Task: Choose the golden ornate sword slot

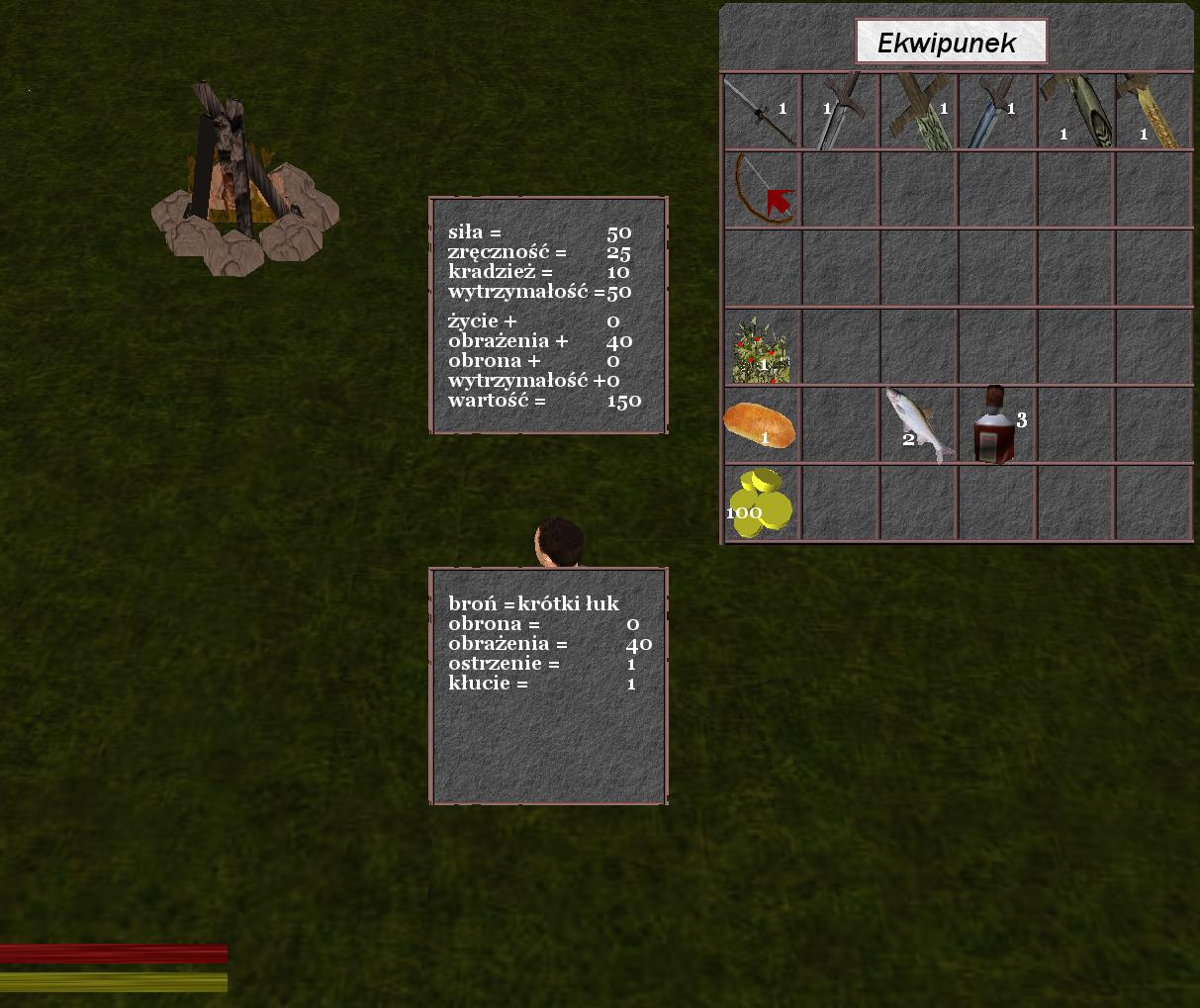Action: (1154, 112)
